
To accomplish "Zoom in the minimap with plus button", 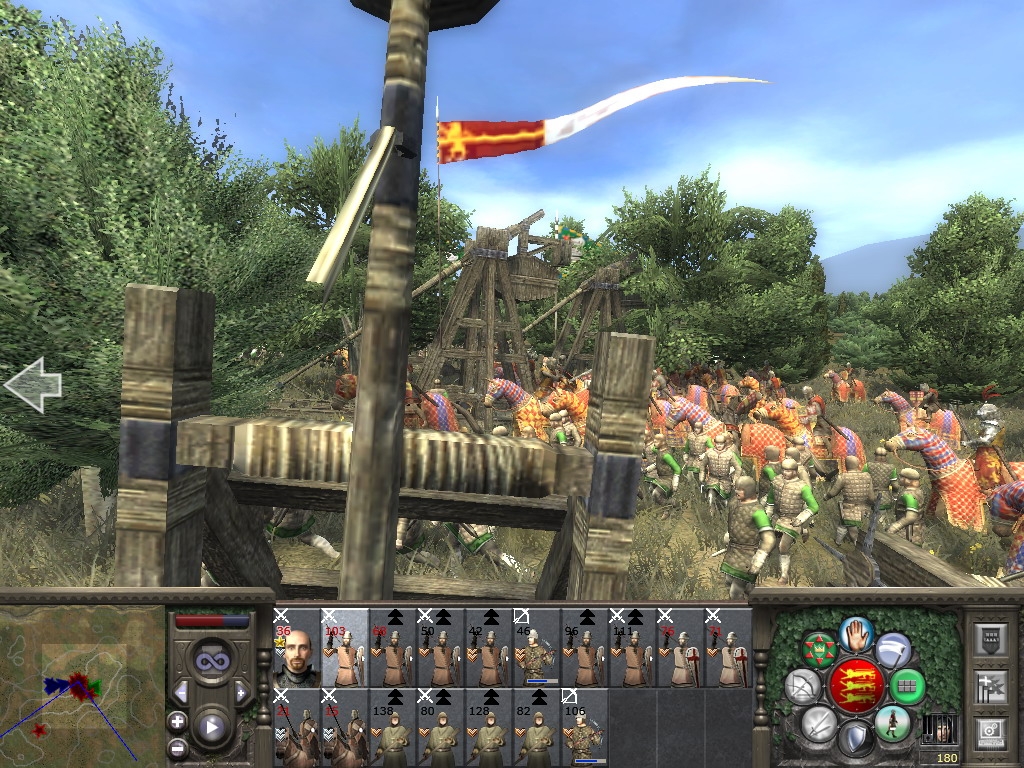I will click(177, 720).
